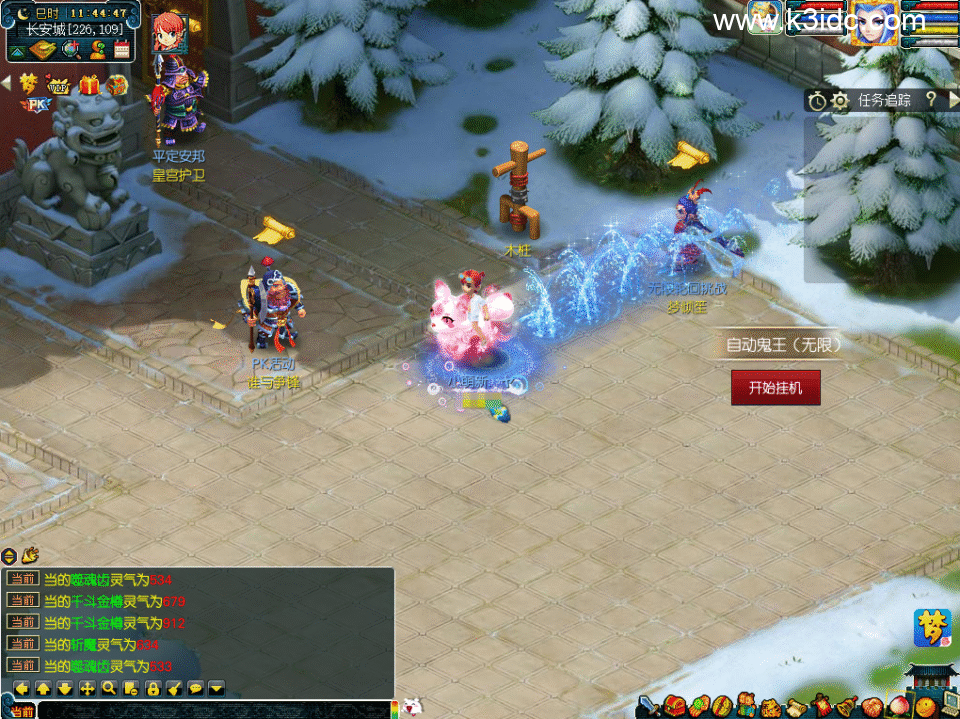Image resolution: width=960 pixels, height=719 pixels.
Task: Open the calendar icon under the location
Action: click(x=122, y=48)
